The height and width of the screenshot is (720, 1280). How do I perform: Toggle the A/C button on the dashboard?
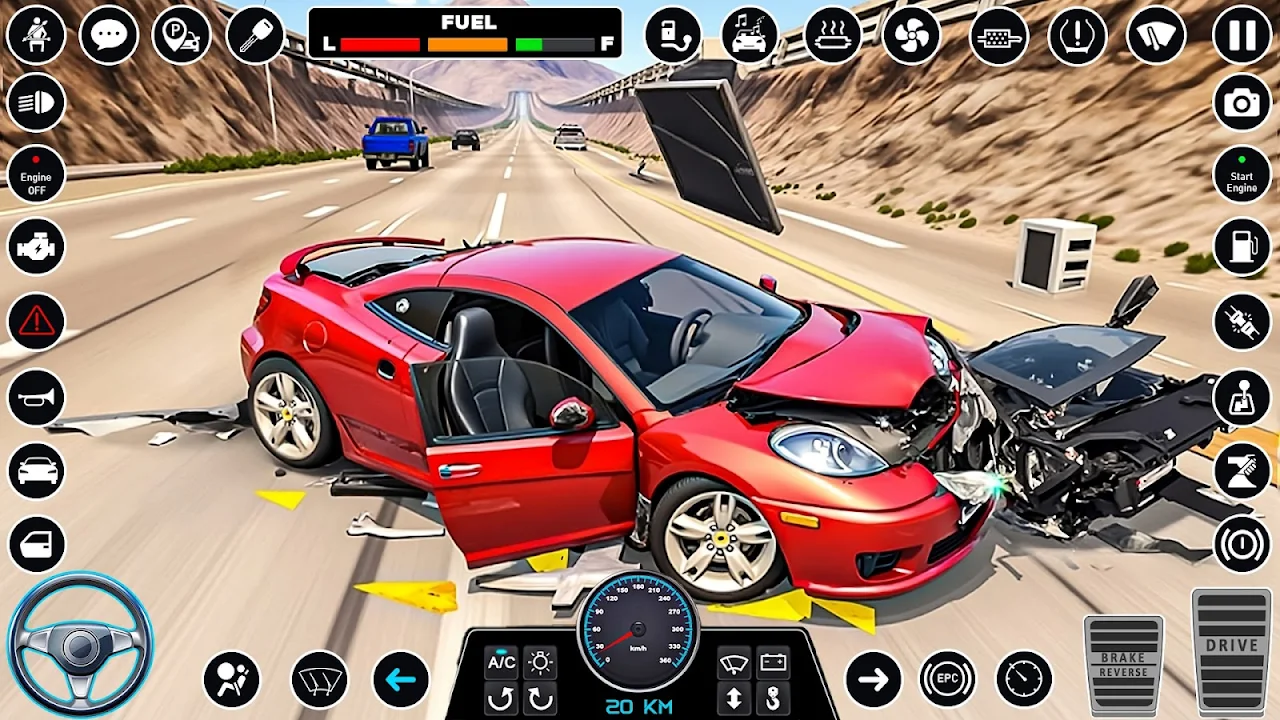(501, 662)
